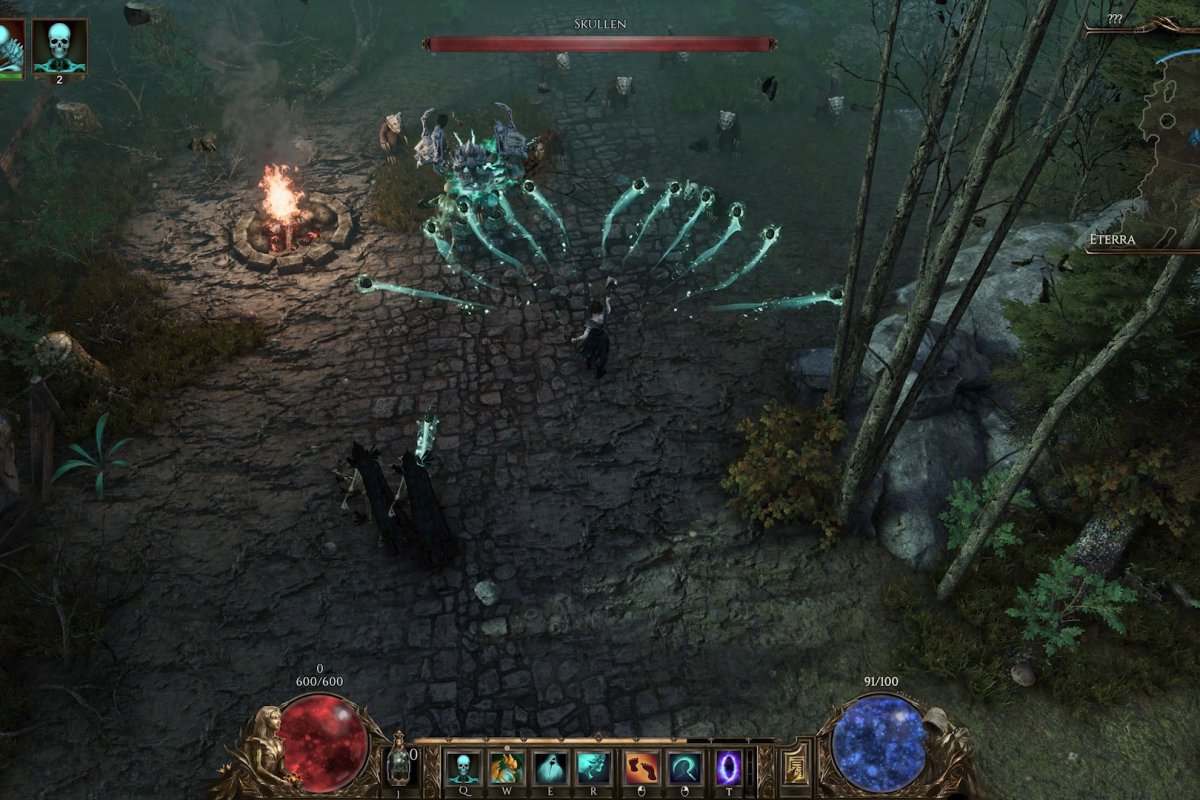Select the orange footprints move skill
Image resolution: width=1200 pixels, height=800 pixels.
click(x=642, y=768)
